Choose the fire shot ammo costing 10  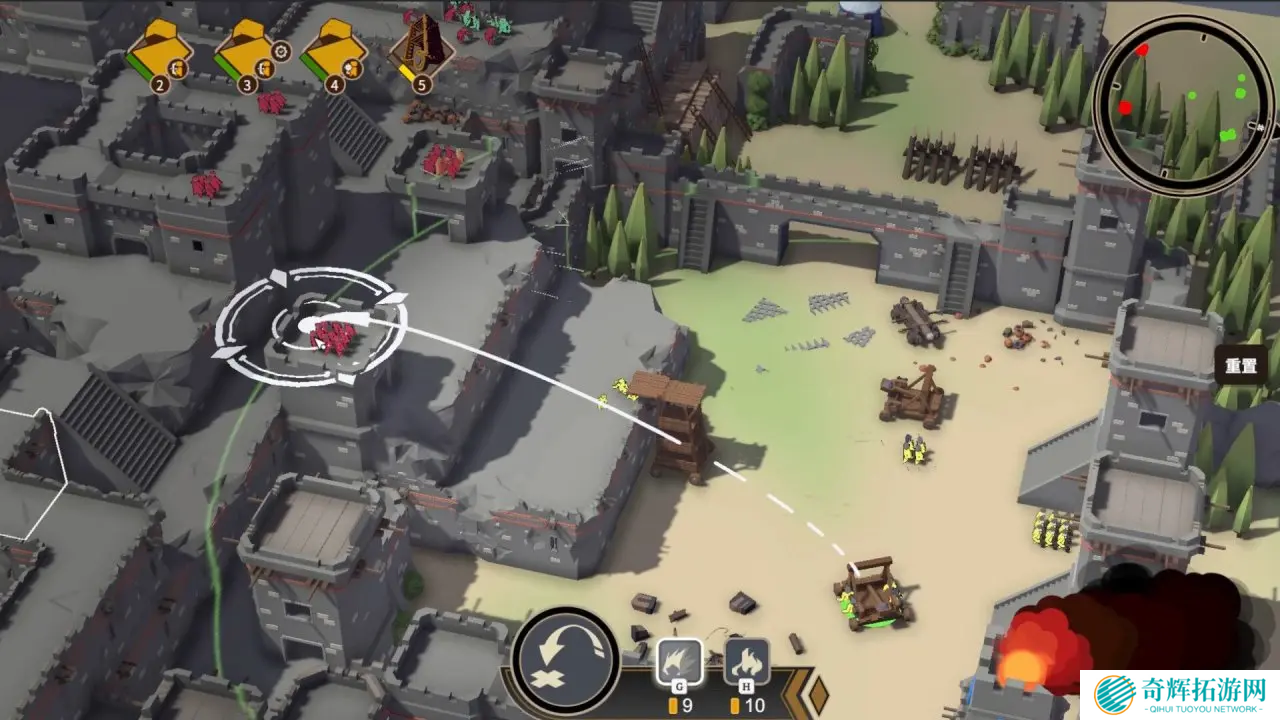(x=746, y=662)
